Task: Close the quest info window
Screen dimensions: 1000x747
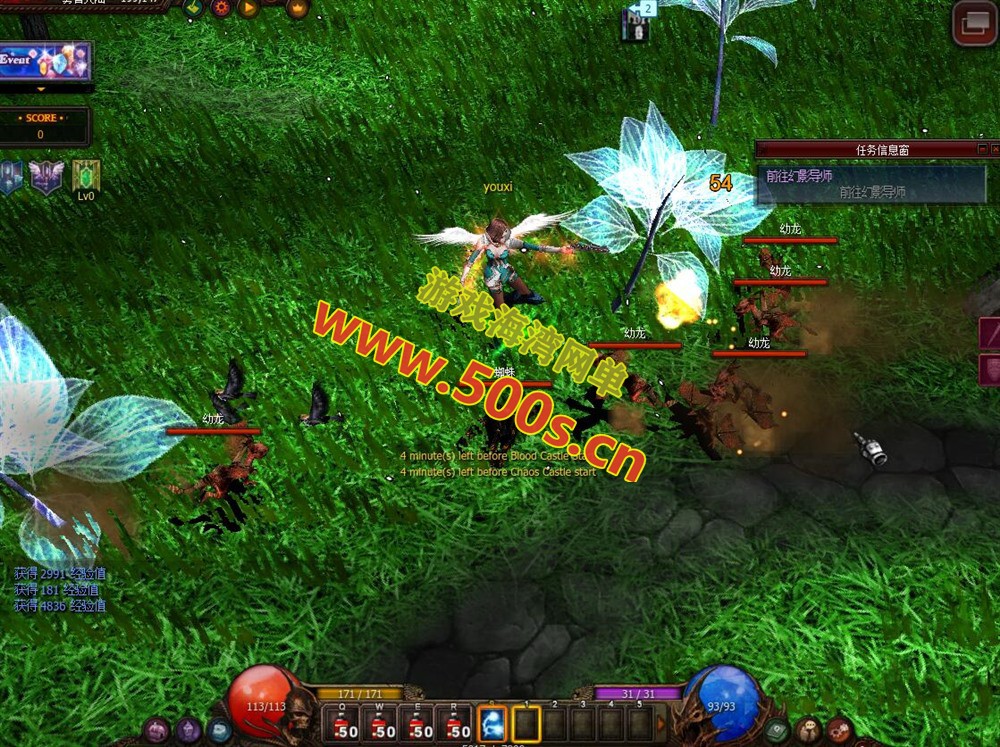Action: pos(993,149)
